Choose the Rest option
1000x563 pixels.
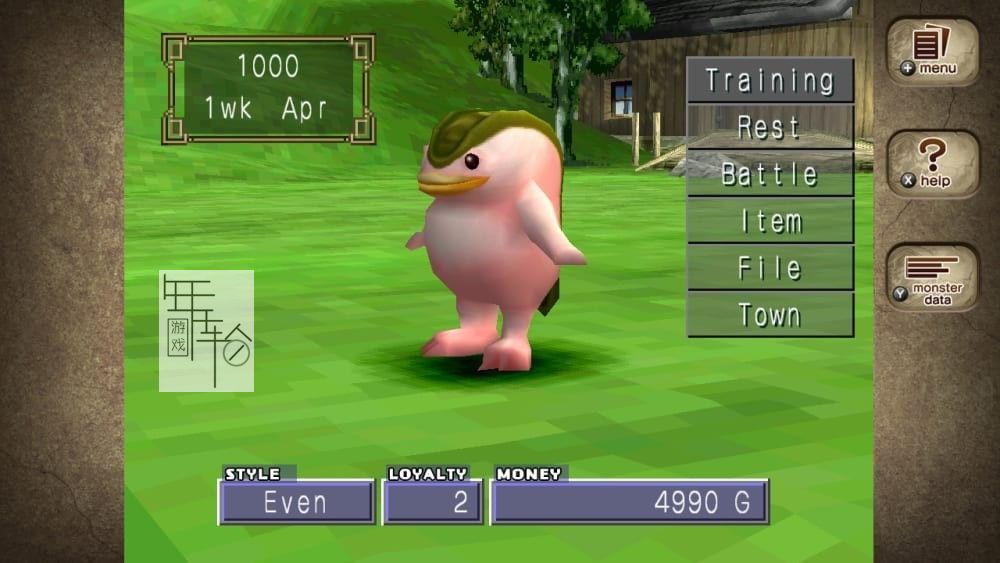click(x=769, y=127)
